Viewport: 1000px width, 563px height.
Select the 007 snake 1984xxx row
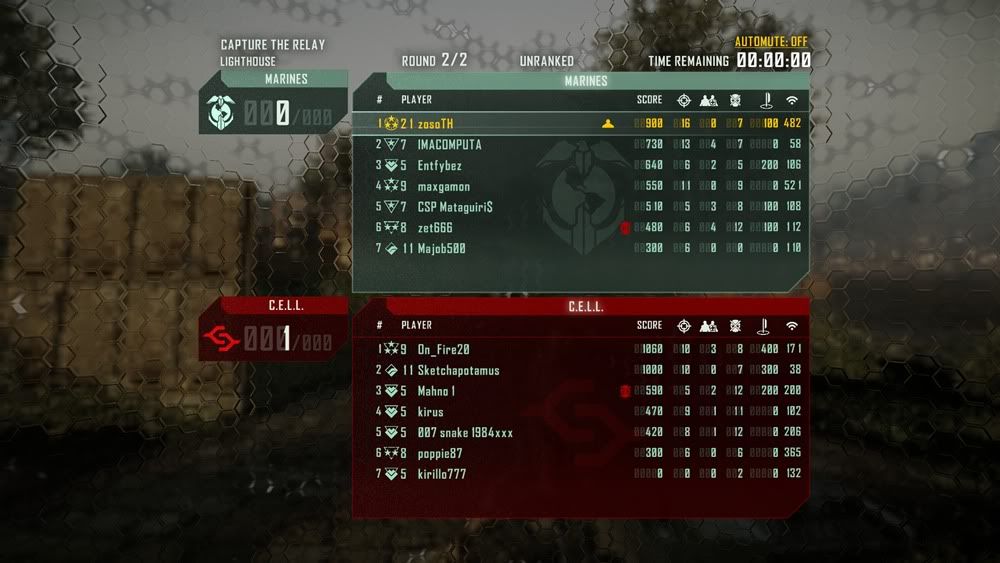[465, 433]
